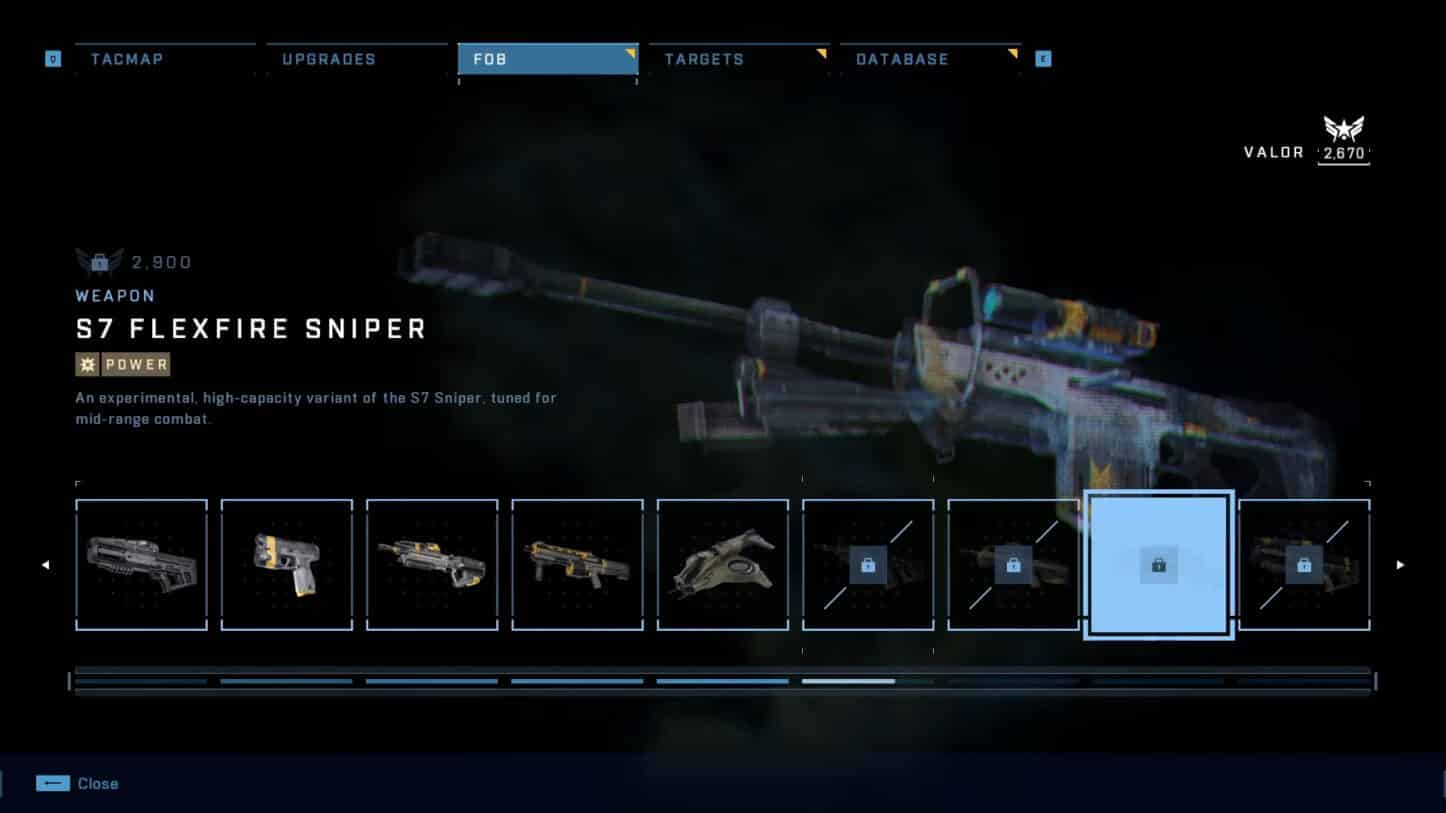This screenshot has width=1446, height=813.
Task: Open the previous page with the left carousel arrow
Action: [x=46, y=564]
